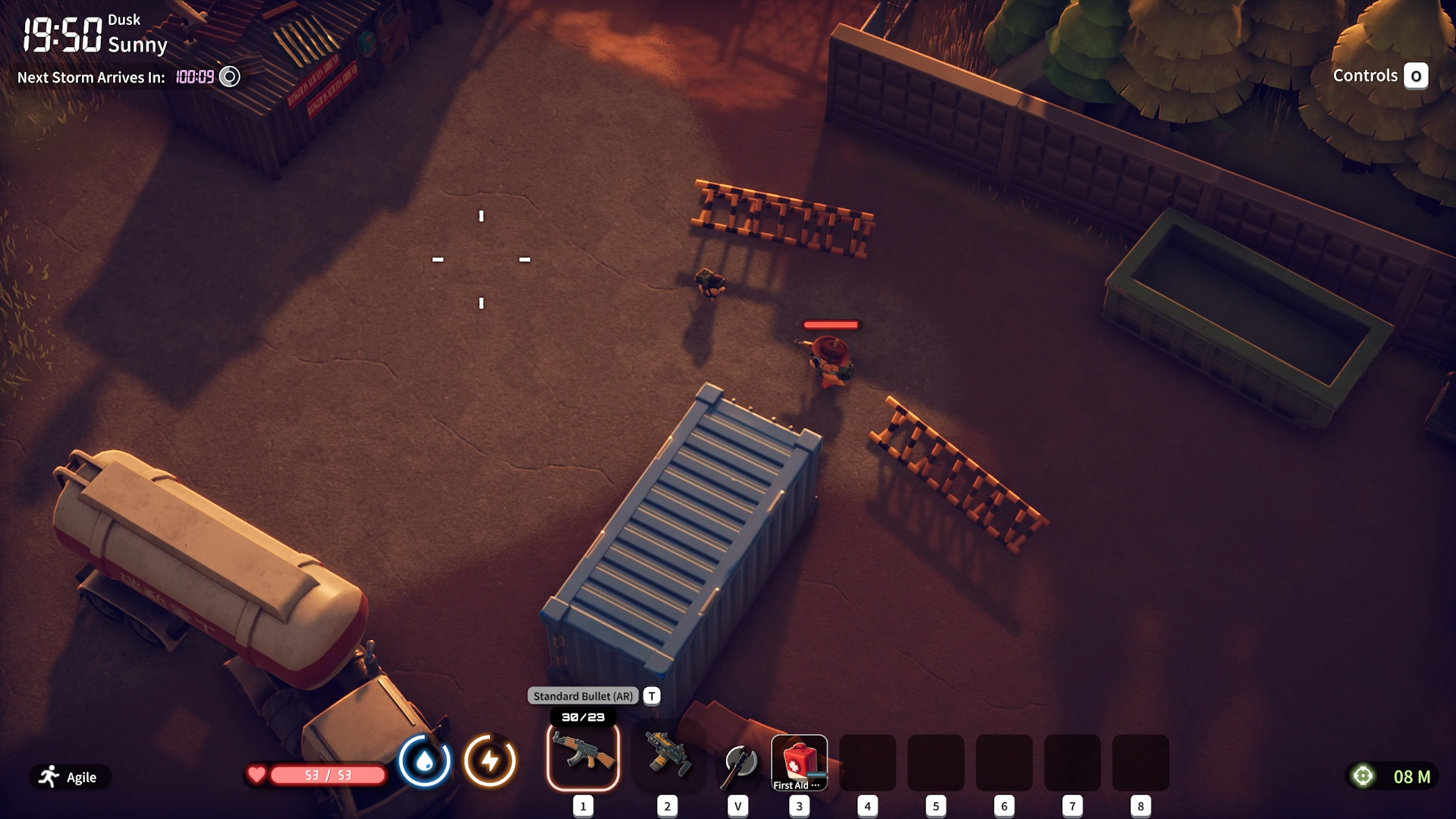
Task: Click the crosshair icon beside 08 M
Action: pos(1362,775)
